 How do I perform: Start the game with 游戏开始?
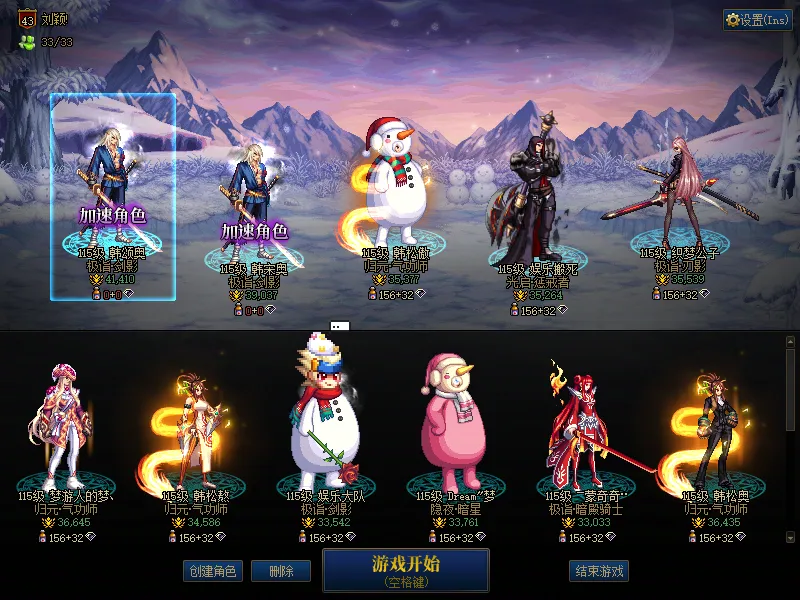coord(405,569)
